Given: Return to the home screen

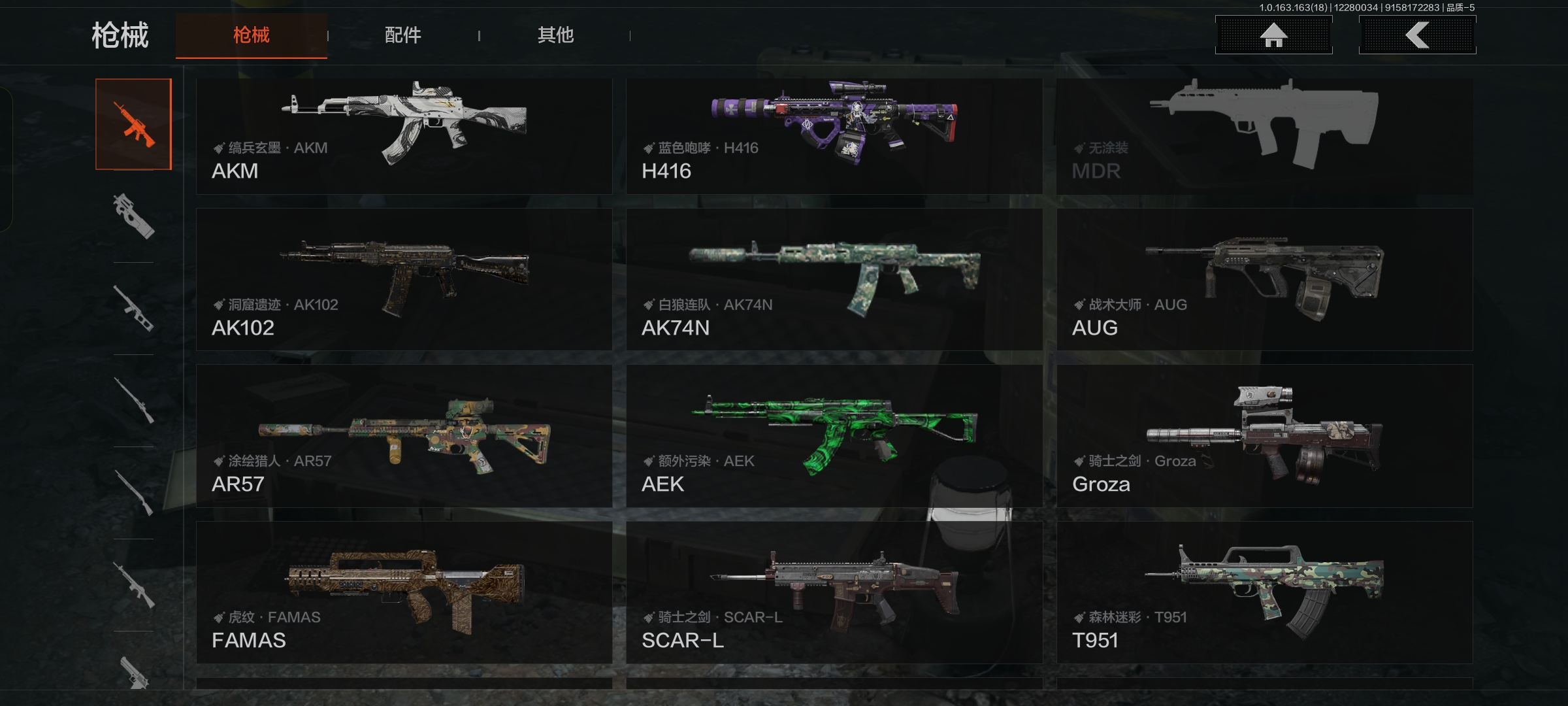Looking at the screenshot, I should tap(1273, 35).
